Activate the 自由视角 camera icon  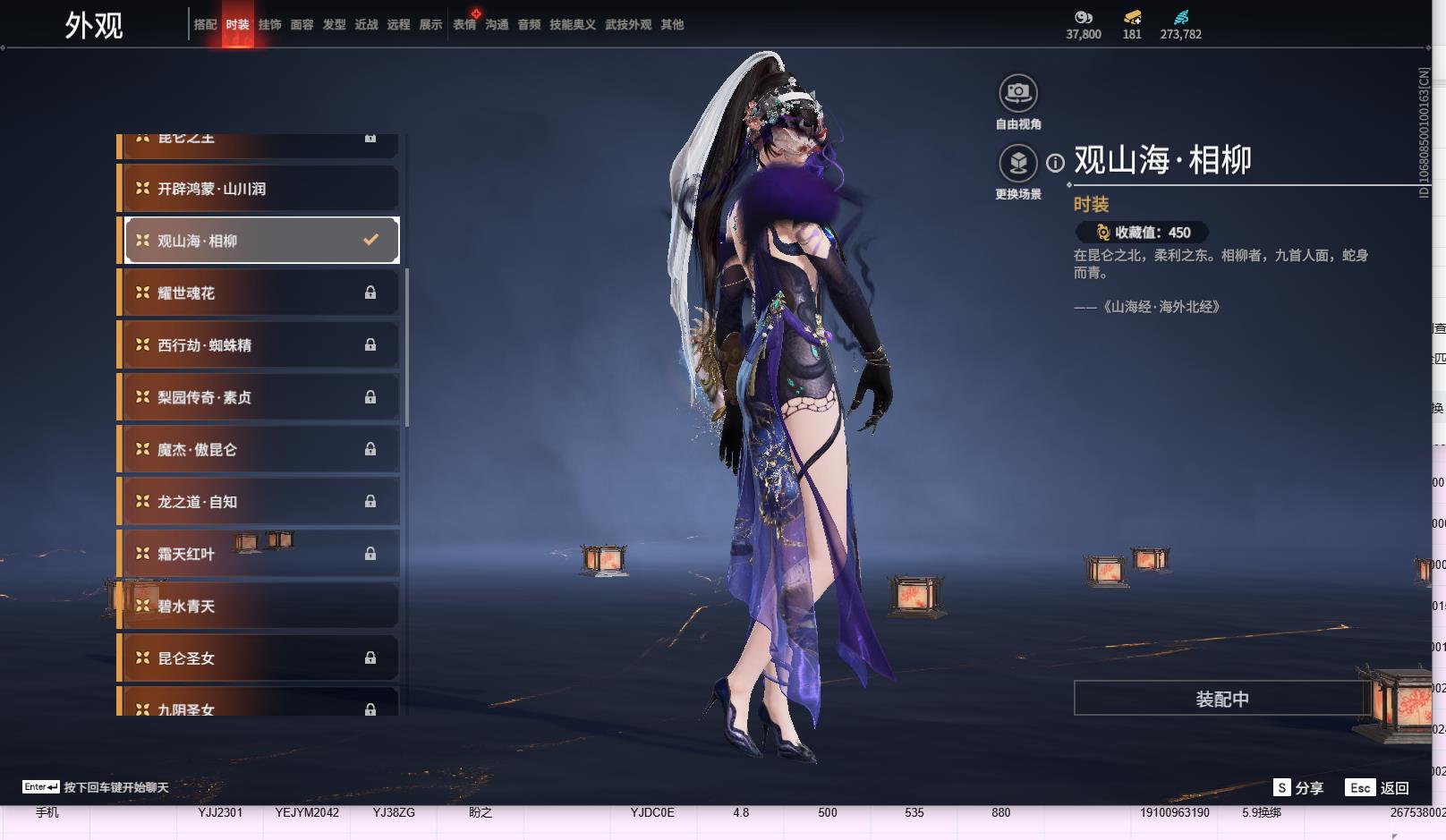pos(1017,93)
